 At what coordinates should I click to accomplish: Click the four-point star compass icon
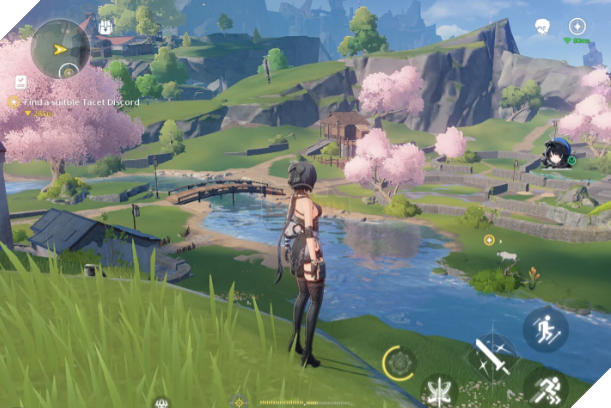[x=577, y=26]
